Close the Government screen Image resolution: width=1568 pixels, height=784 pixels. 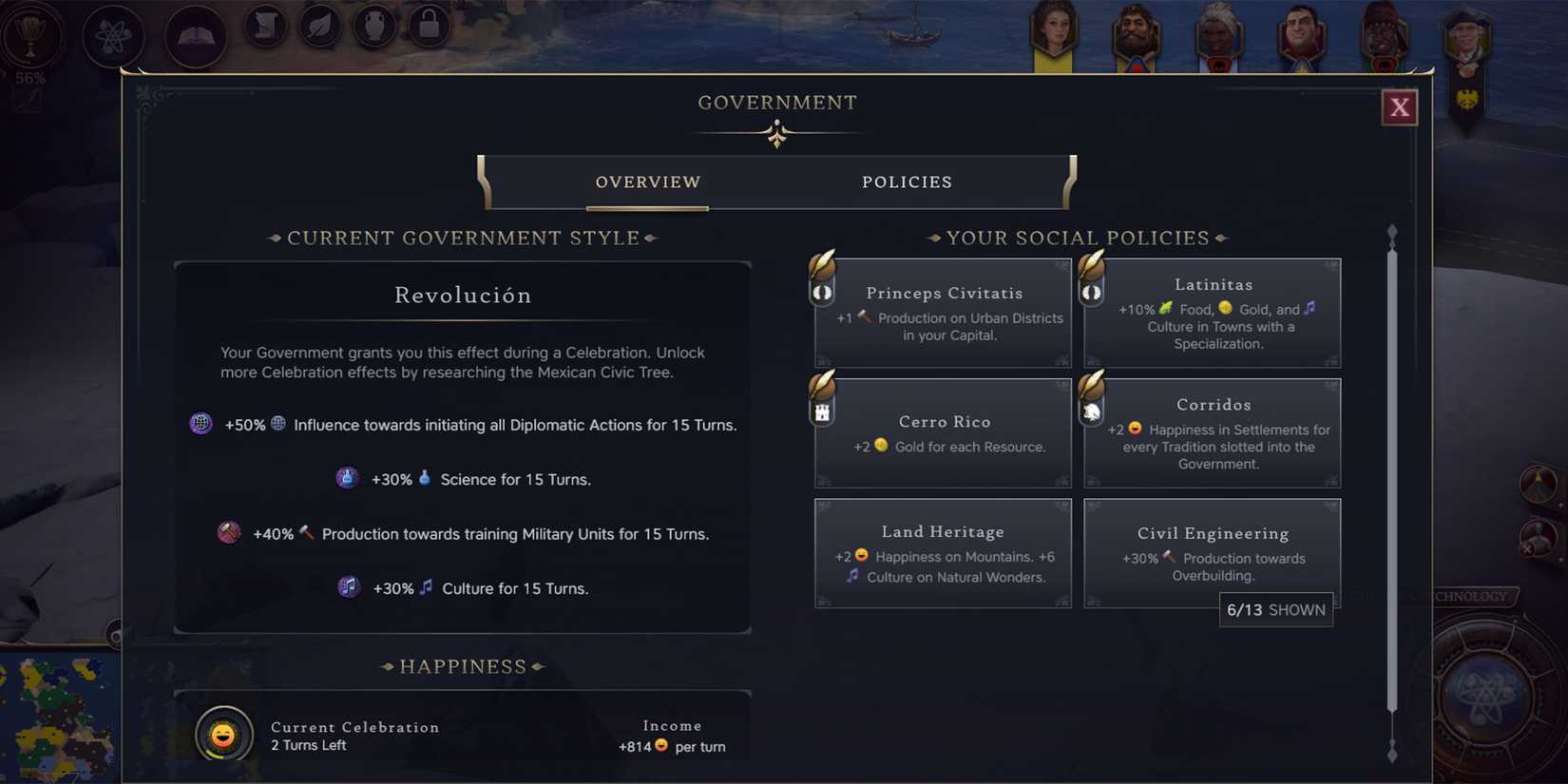1399,106
